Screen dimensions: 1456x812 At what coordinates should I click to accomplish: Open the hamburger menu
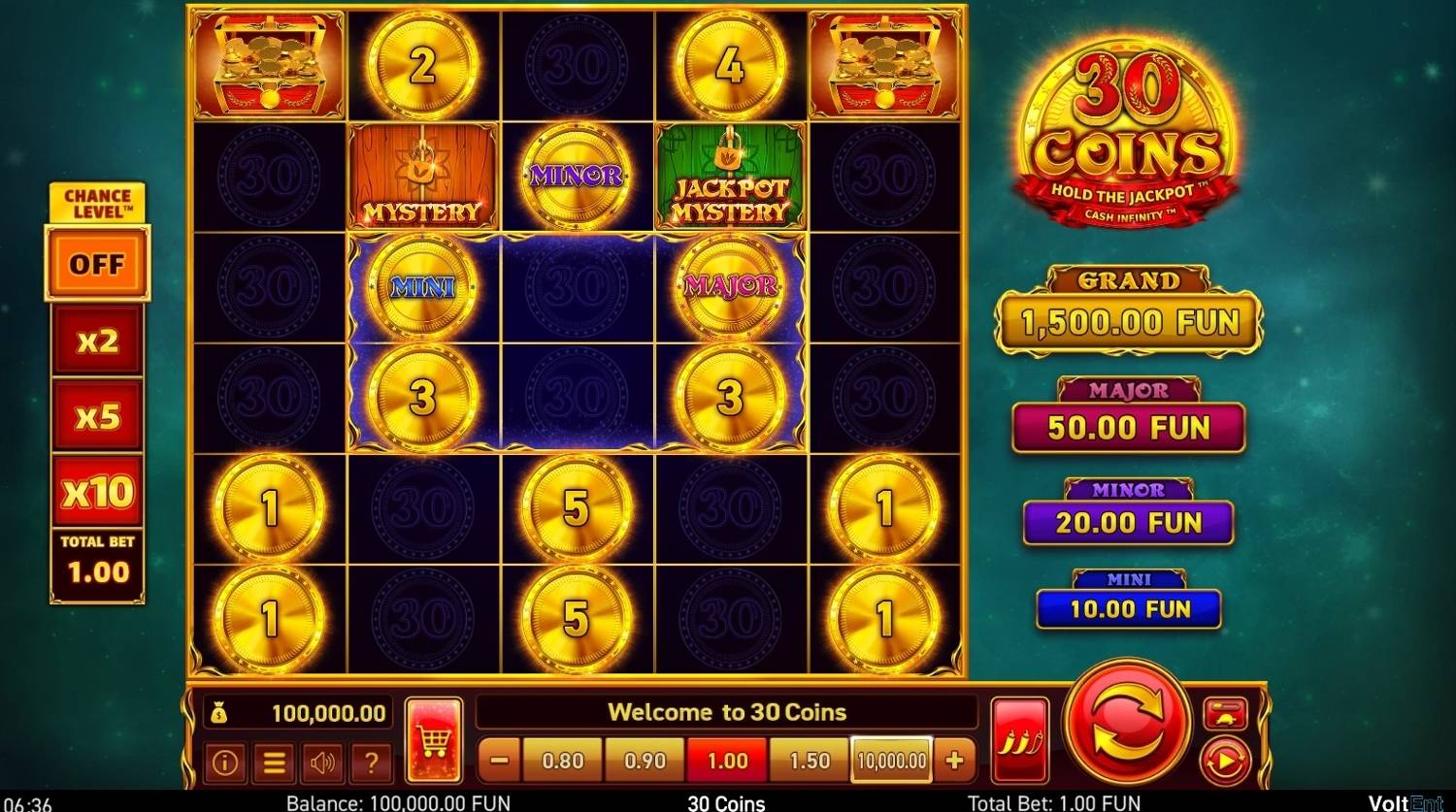(x=274, y=763)
